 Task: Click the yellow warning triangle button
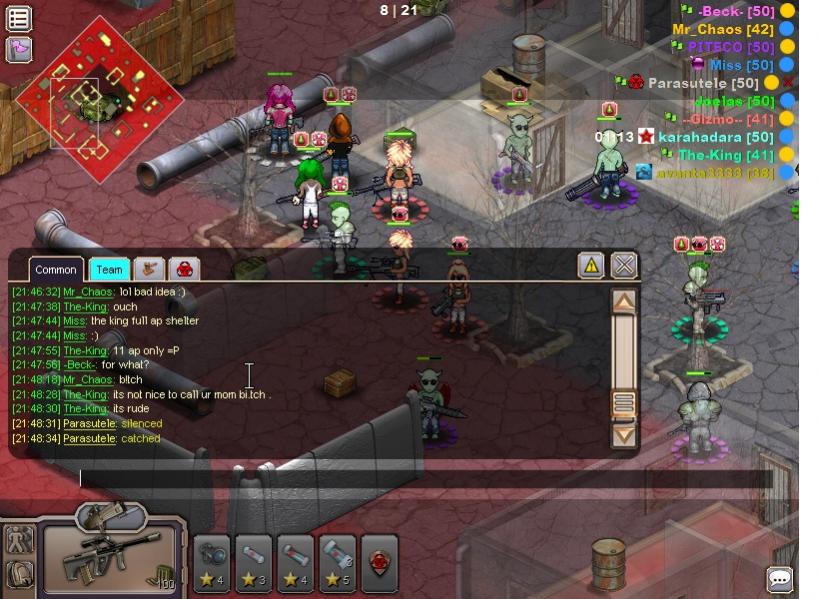591,265
